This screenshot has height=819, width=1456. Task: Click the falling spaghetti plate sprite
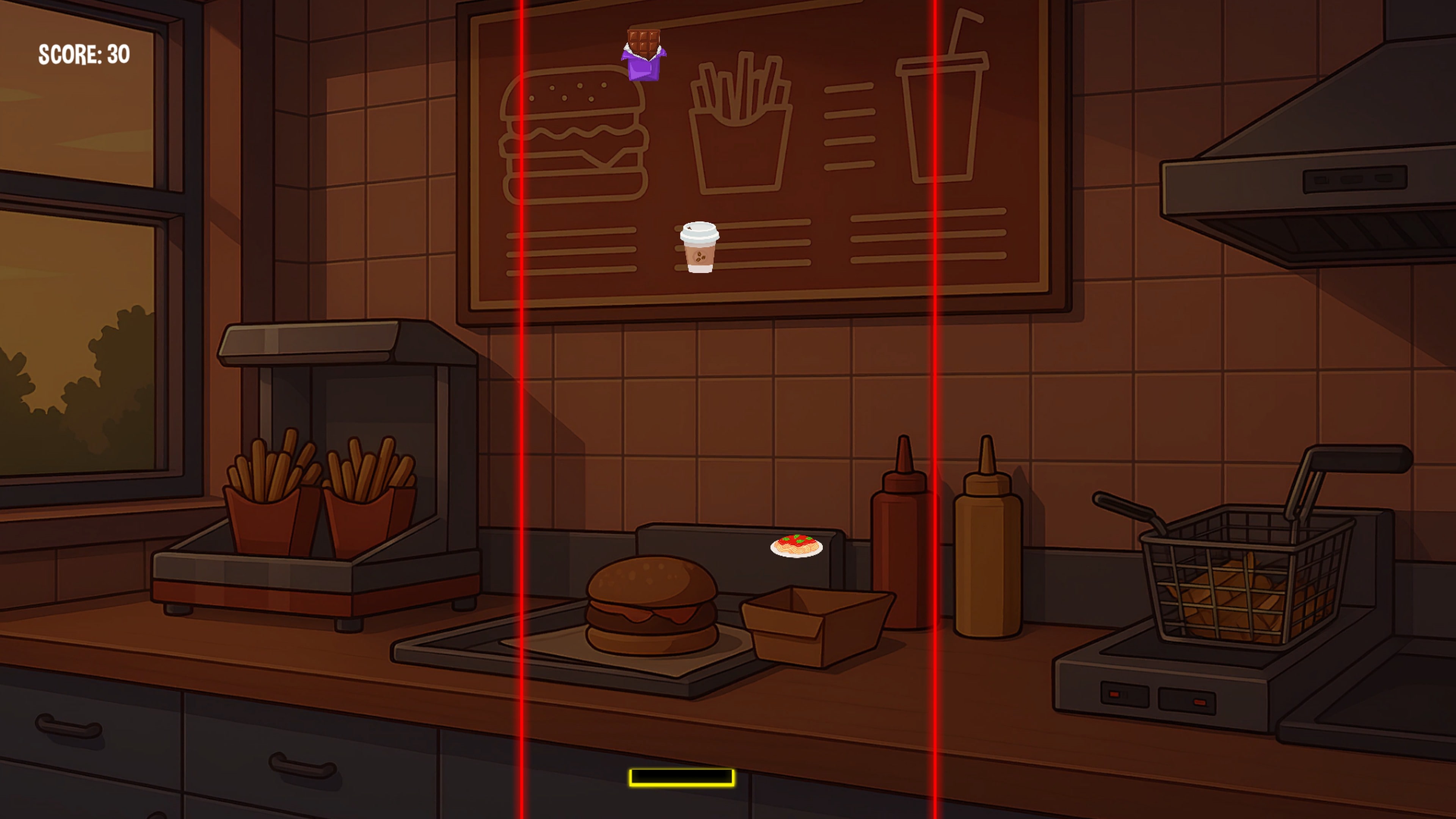point(797,546)
